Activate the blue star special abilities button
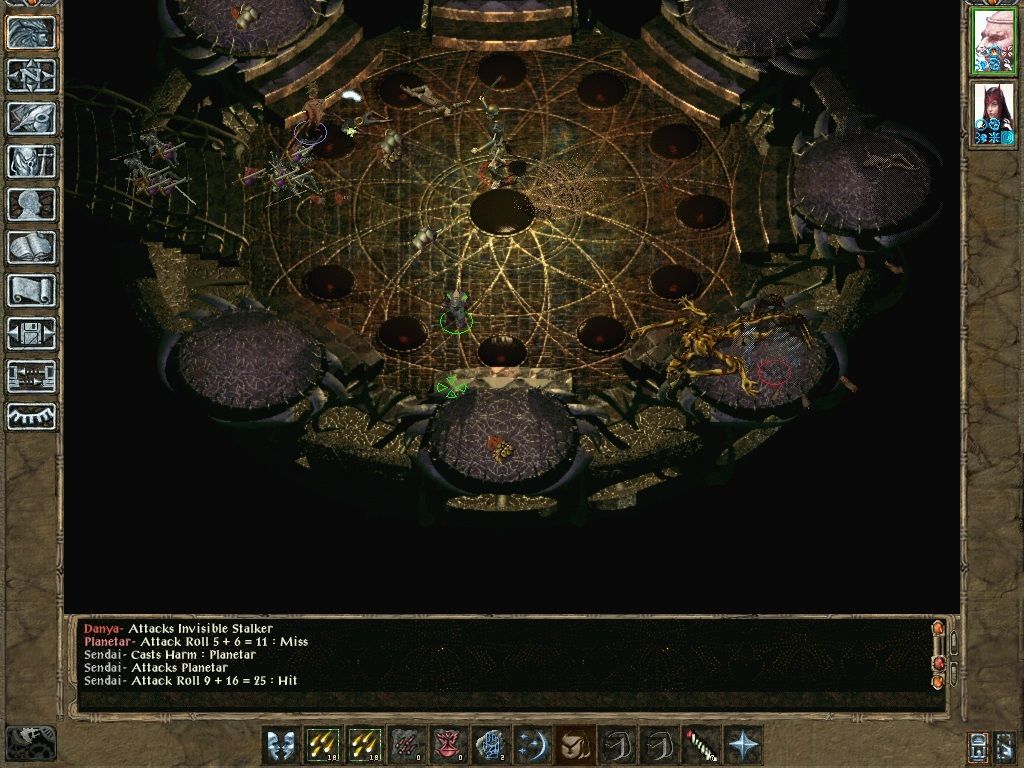The height and width of the screenshot is (768, 1024). [x=741, y=745]
